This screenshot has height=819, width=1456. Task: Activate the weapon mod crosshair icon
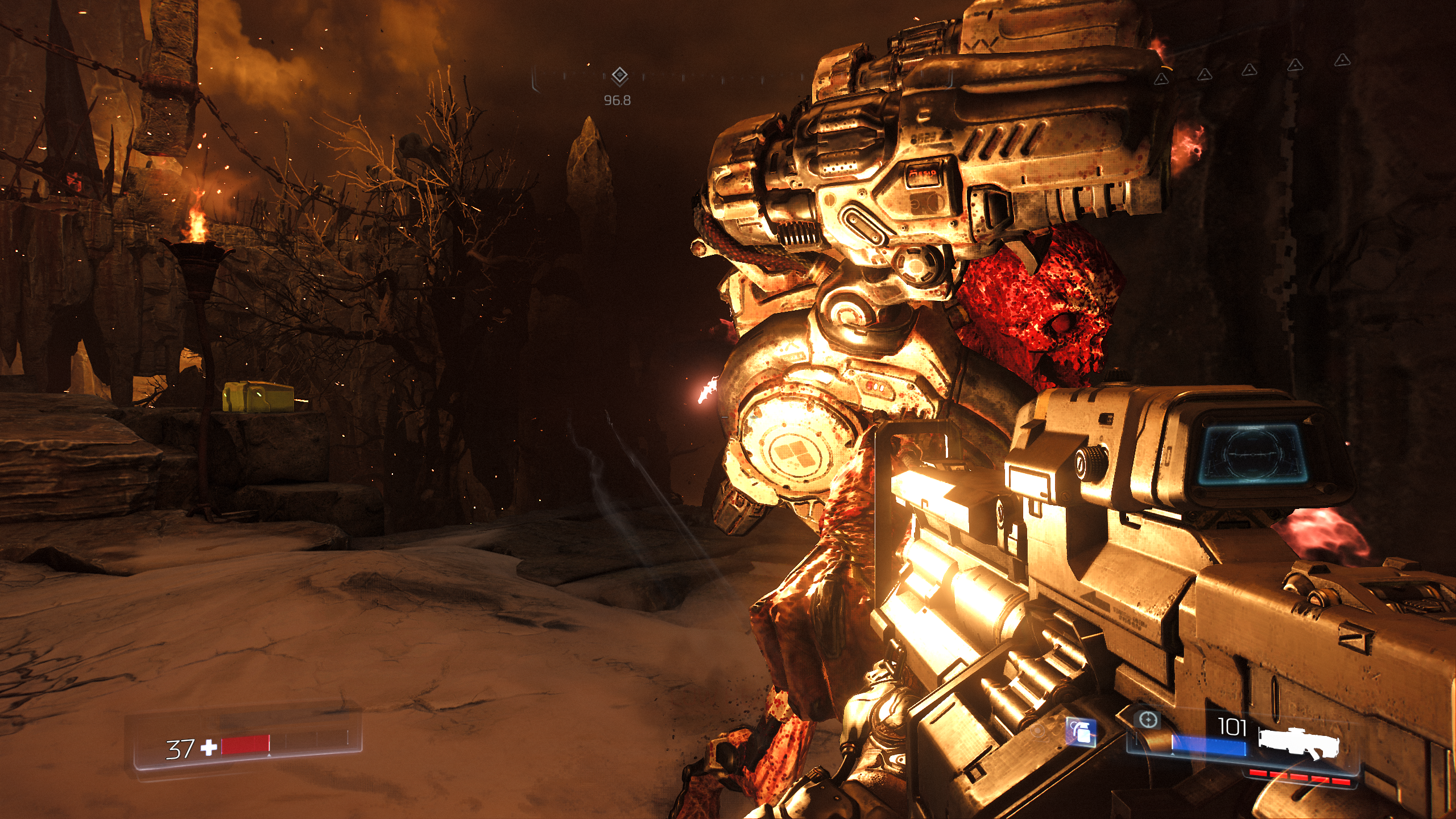tap(1148, 720)
